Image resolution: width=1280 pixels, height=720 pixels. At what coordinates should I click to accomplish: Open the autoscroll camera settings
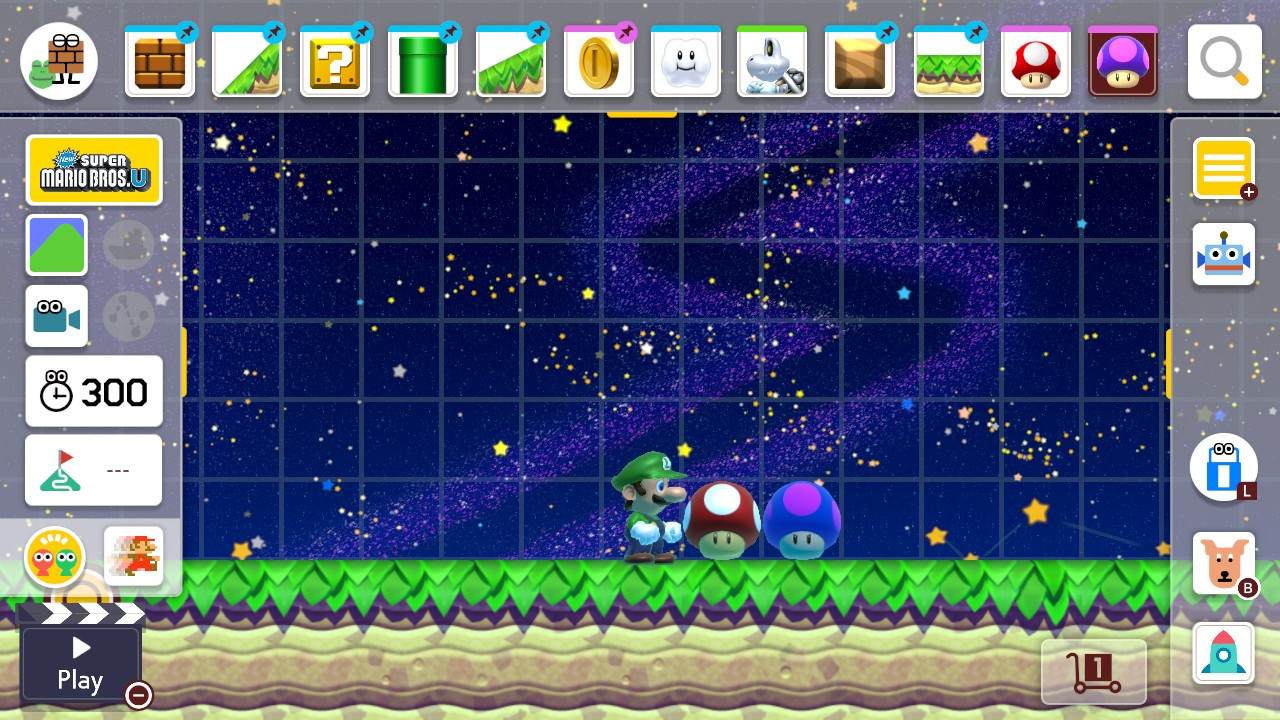pos(57,316)
